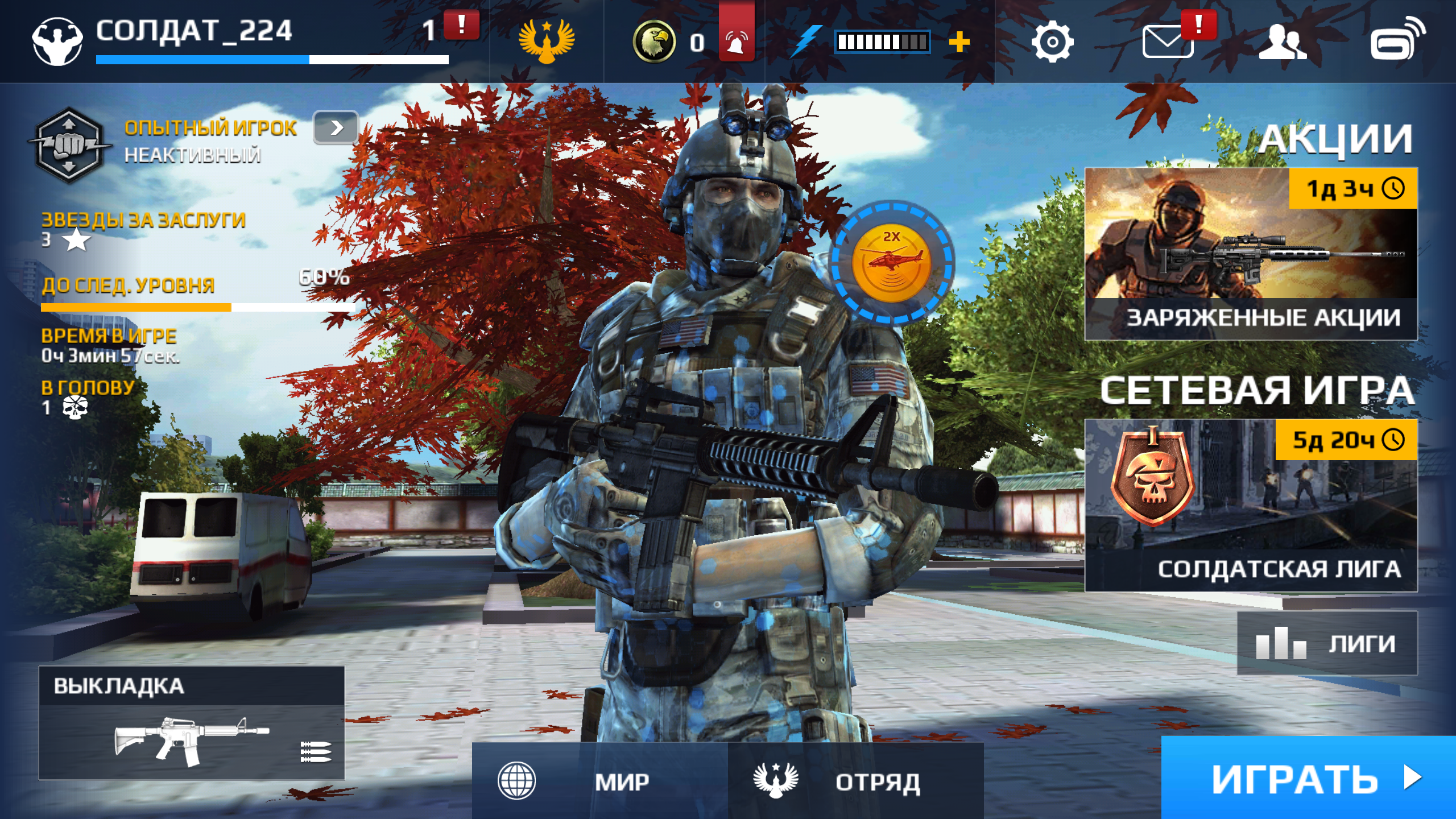Open the ЗАРЯЖЕННЫЕ АКЦИИ promotion tile
This screenshot has width=1456, height=819.
pyautogui.click(x=1250, y=254)
